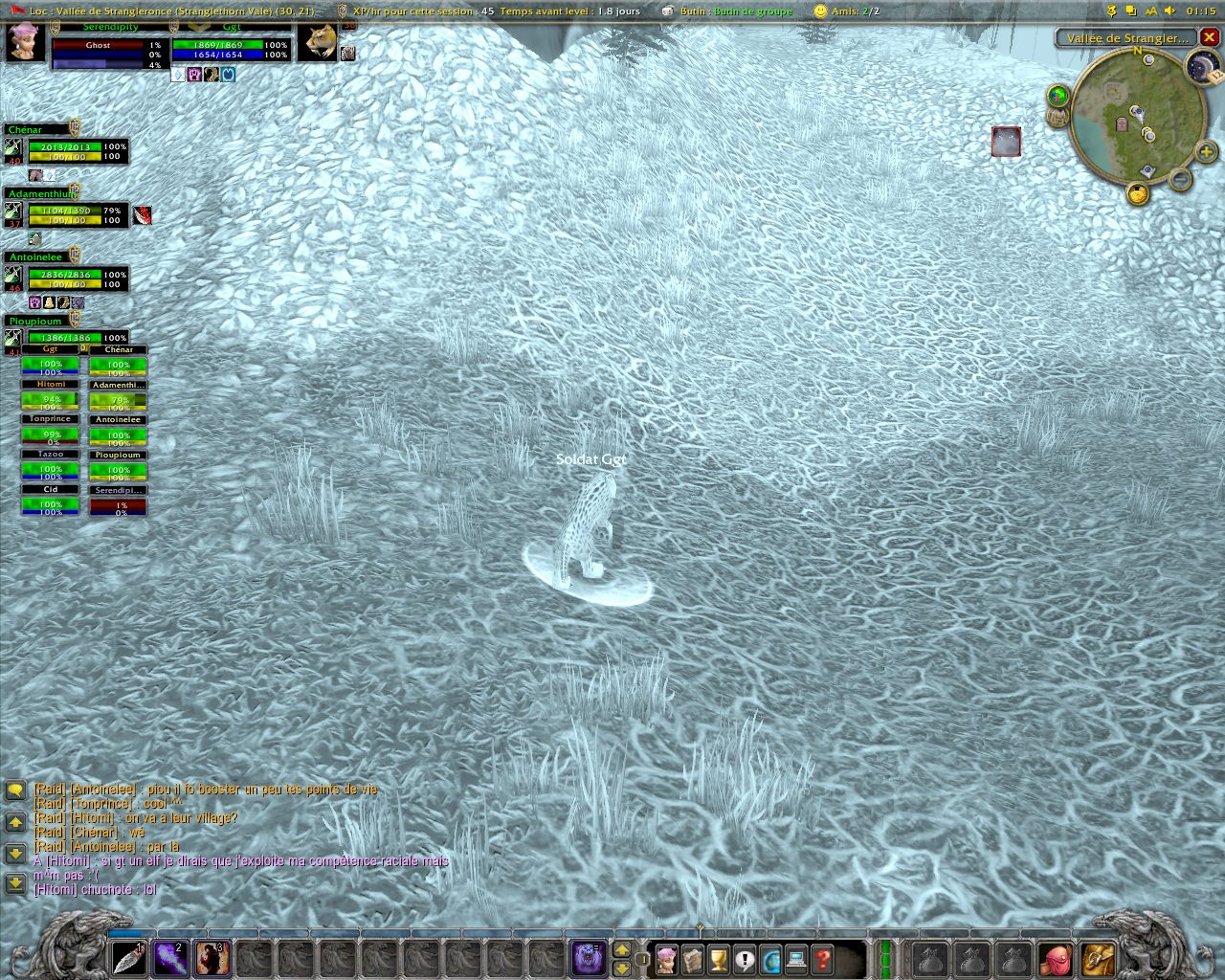The width and height of the screenshot is (1225, 980).
Task: Open the character info micro button
Action: (666, 959)
